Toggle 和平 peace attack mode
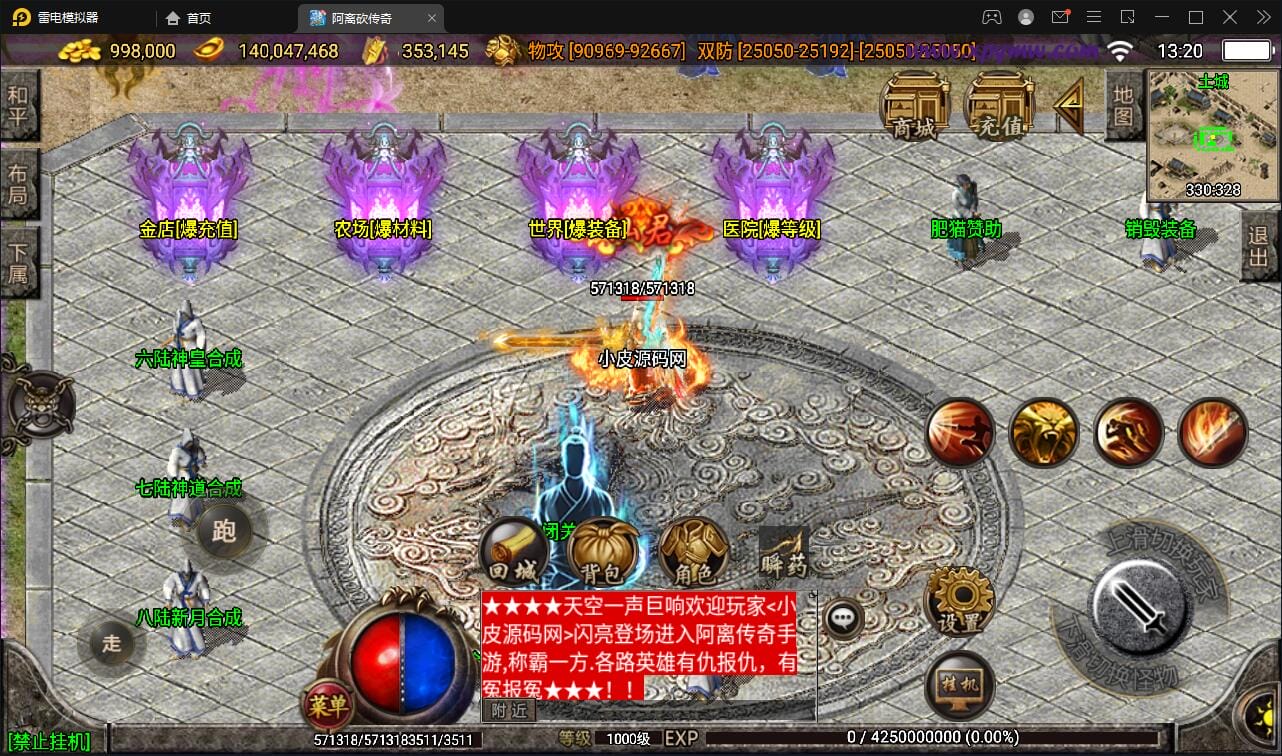 [18, 104]
